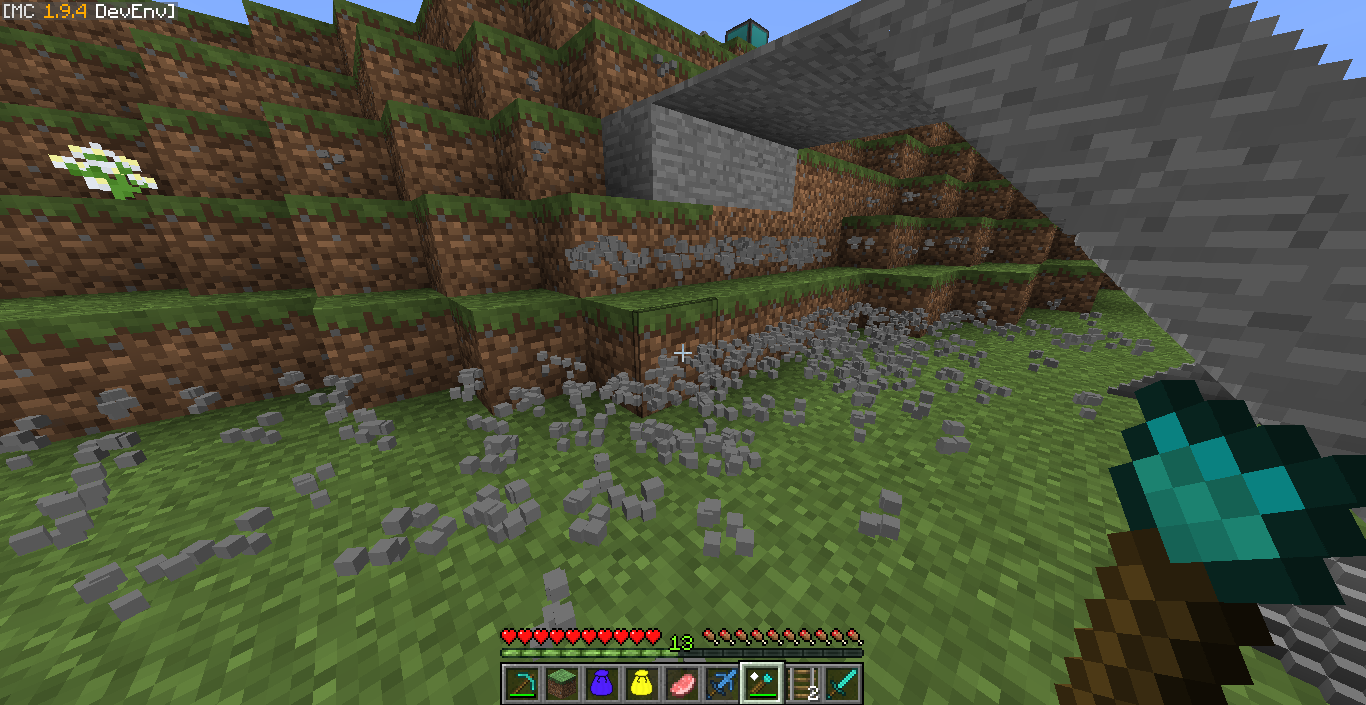
Task: Switch to the blue sword slot
Action: [721, 683]
